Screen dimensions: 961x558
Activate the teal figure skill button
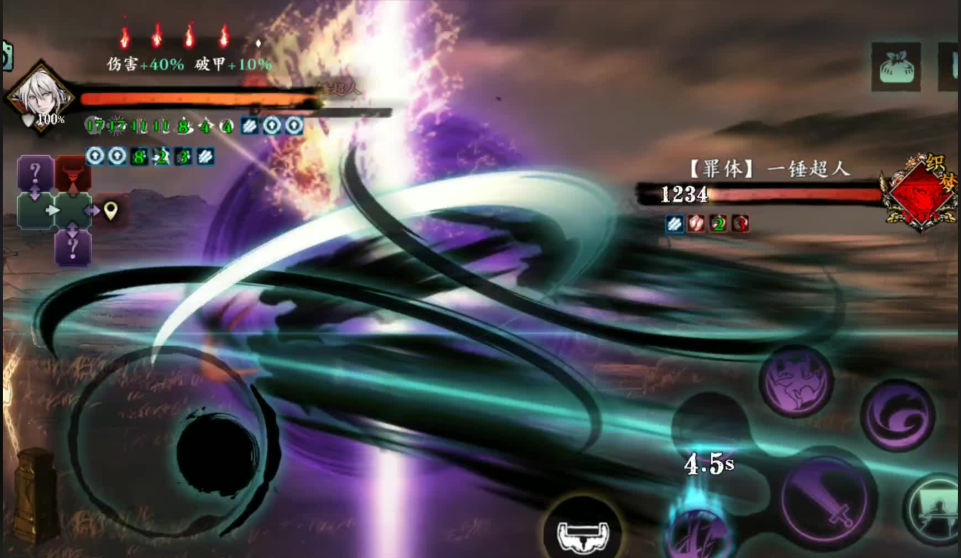tap(935, 510)
